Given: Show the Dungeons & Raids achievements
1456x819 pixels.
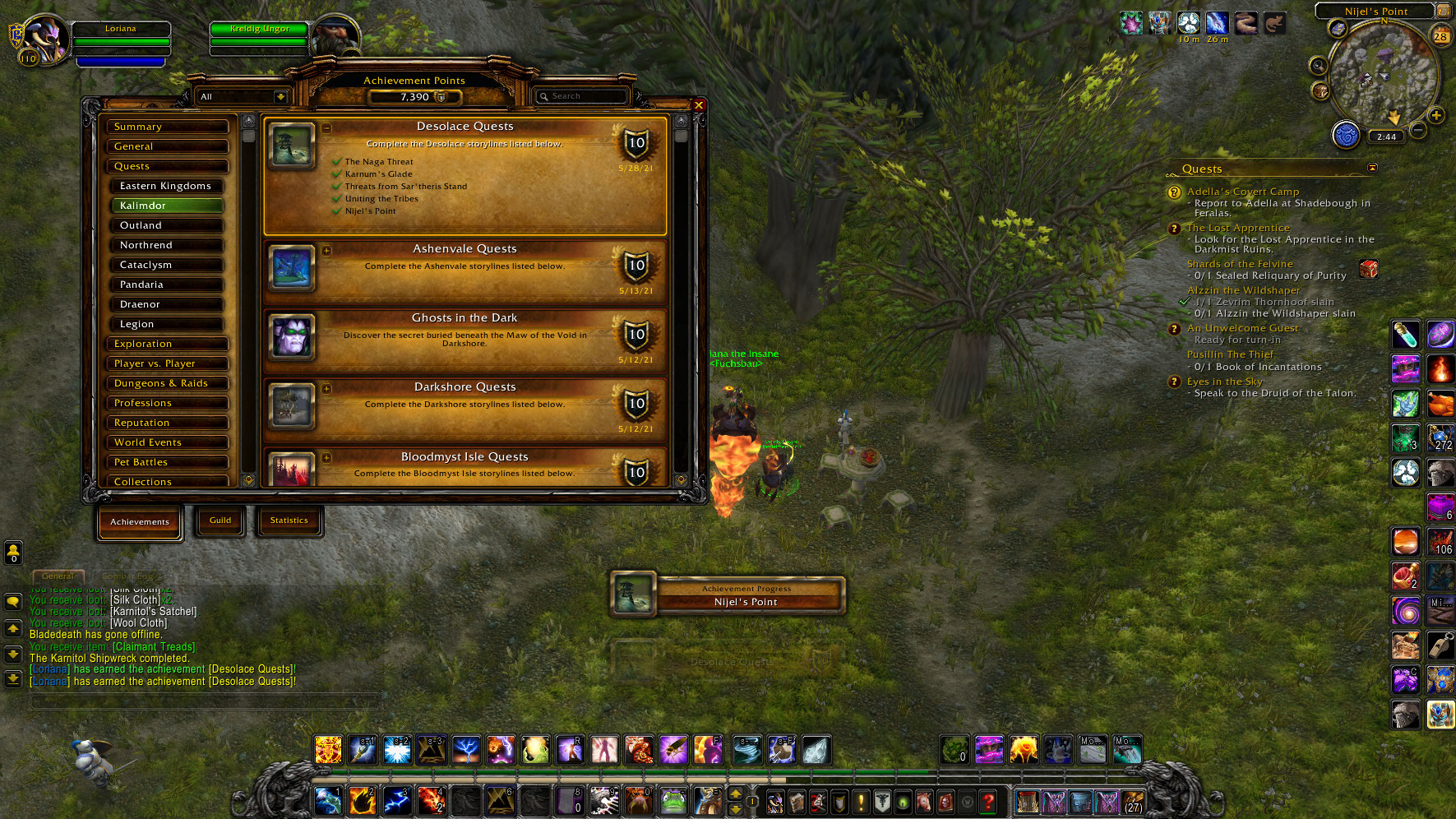Looking at the screenshot, I should click(167, 383).
